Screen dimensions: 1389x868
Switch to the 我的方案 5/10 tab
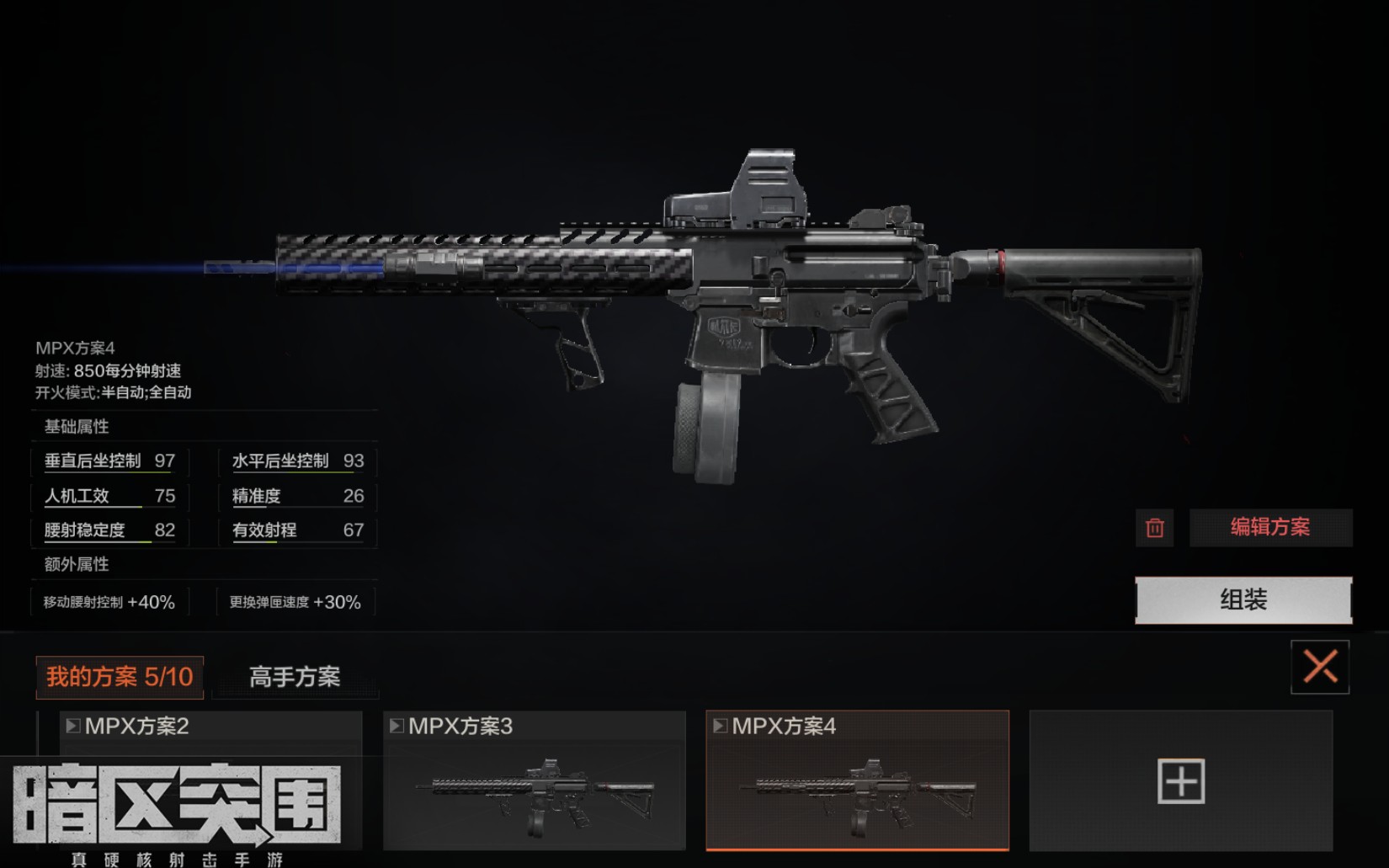[x=120, y=677]
